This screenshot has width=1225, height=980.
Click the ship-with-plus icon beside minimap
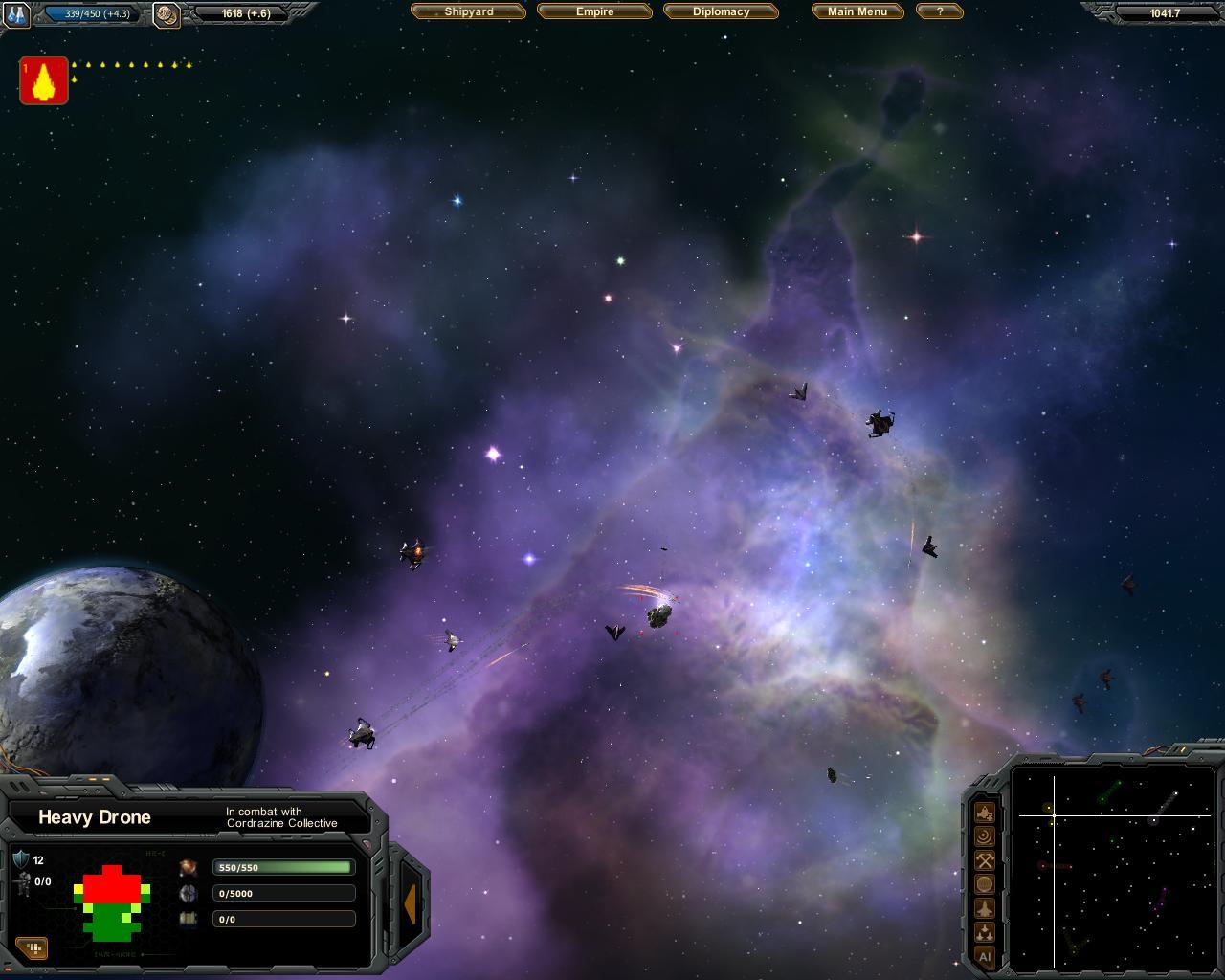985,813
